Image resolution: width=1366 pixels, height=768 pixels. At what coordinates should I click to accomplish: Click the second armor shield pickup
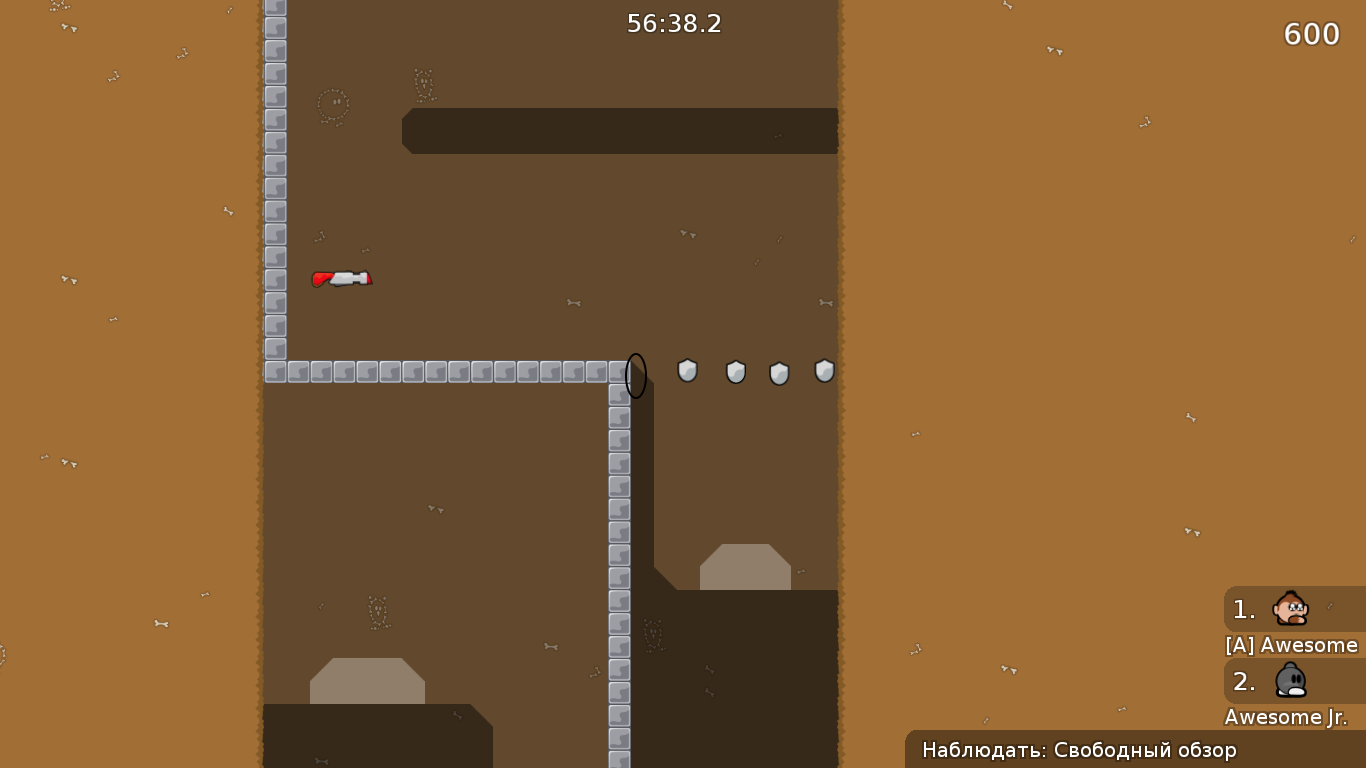coord(736,371)
